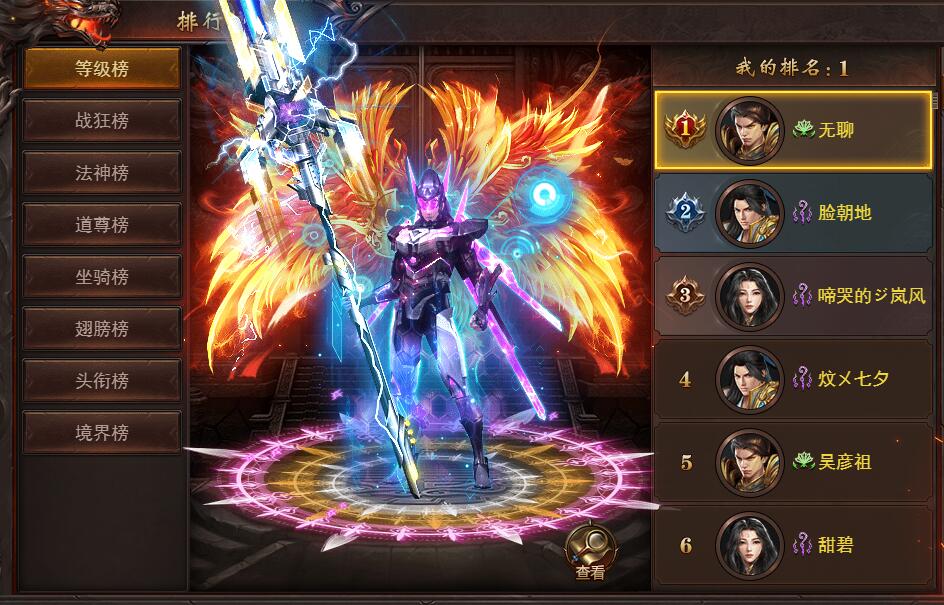The image size is (944, 605).
Task: Choose the 头衔榜 title ranking tab
Action: coord(102,381)
